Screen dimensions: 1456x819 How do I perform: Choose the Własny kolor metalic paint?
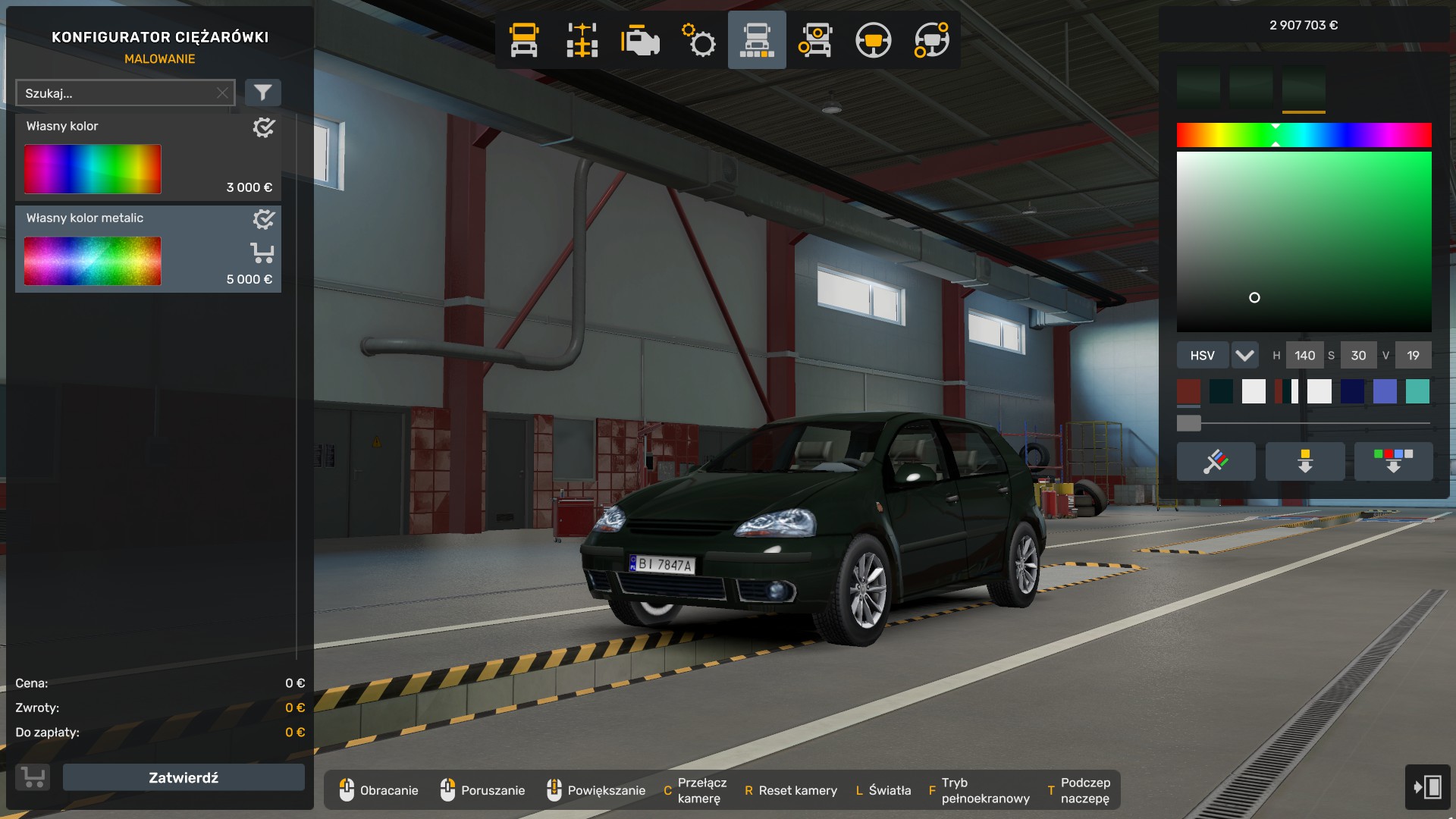point(148,249)
